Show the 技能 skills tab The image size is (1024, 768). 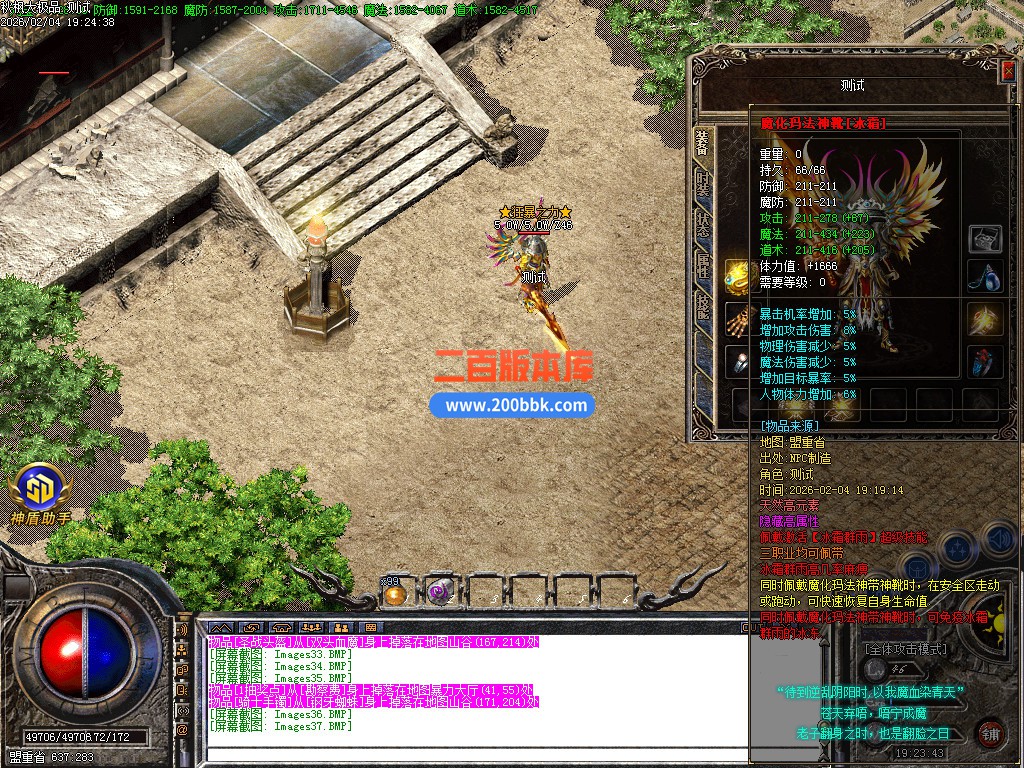703,307
